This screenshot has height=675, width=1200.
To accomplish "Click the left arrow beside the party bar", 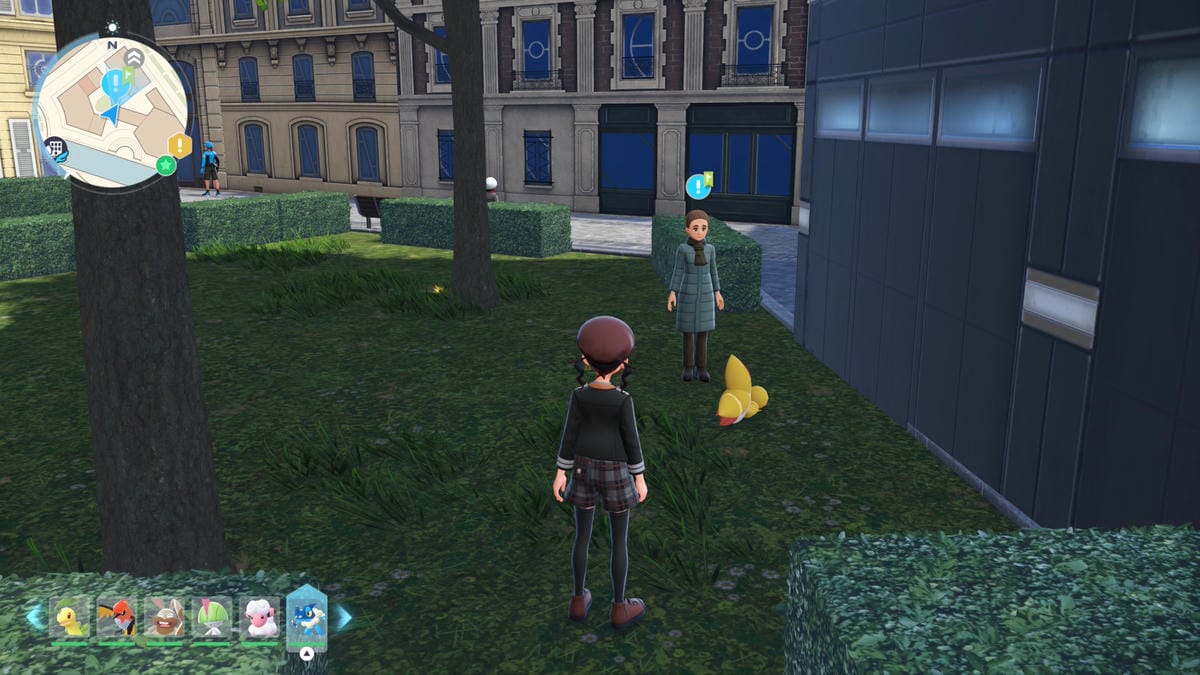I will tap(36, 617).
